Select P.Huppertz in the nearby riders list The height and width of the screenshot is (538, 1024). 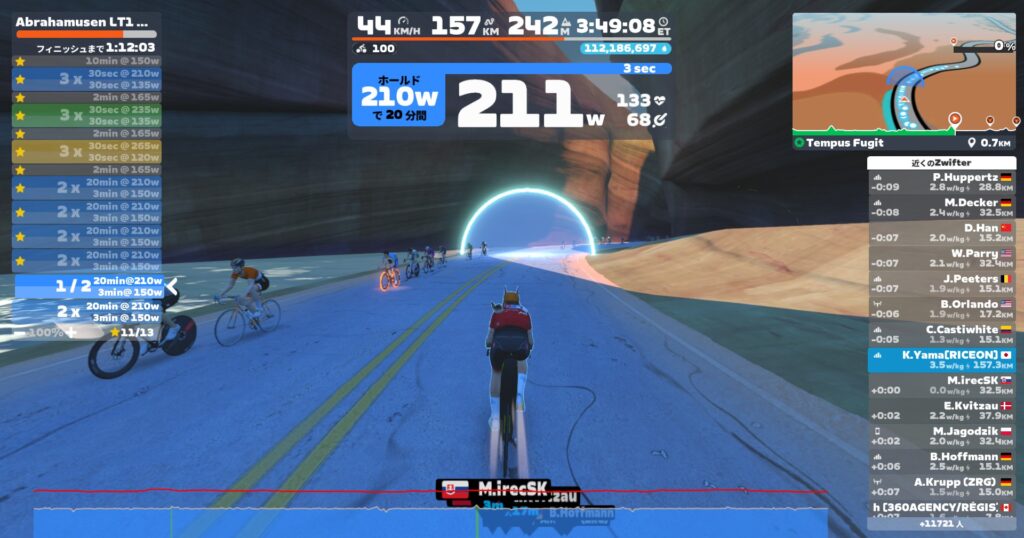941,182
